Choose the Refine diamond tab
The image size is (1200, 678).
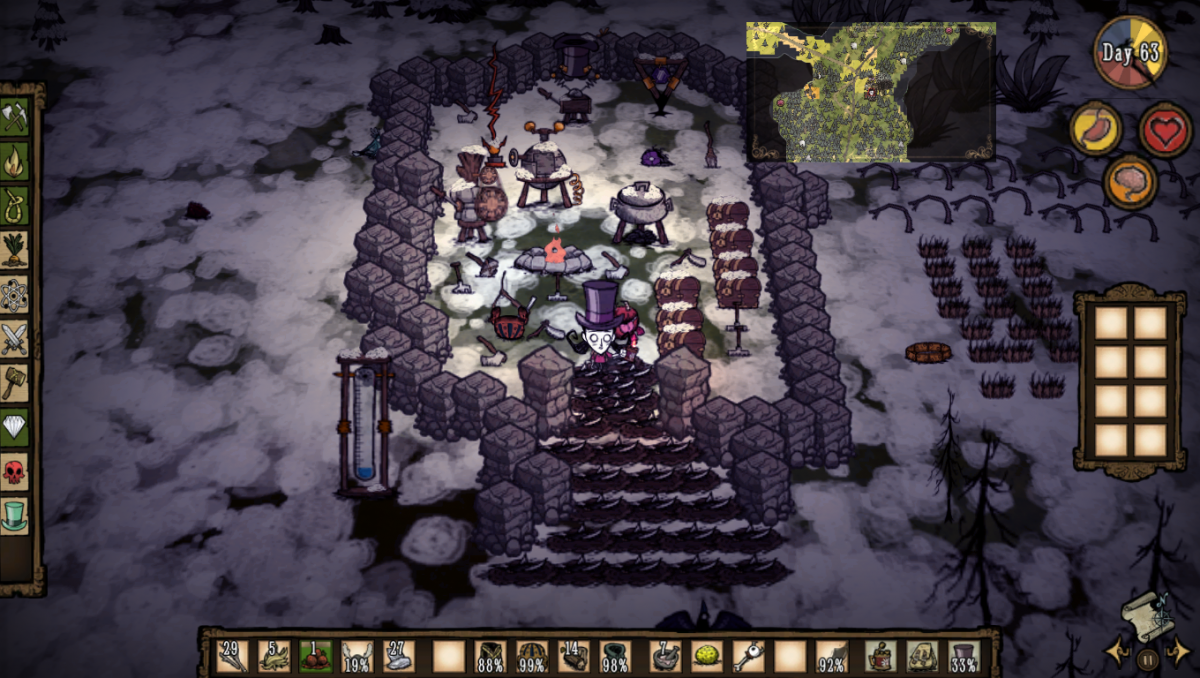pyautogui.click(x=15, y=427)
